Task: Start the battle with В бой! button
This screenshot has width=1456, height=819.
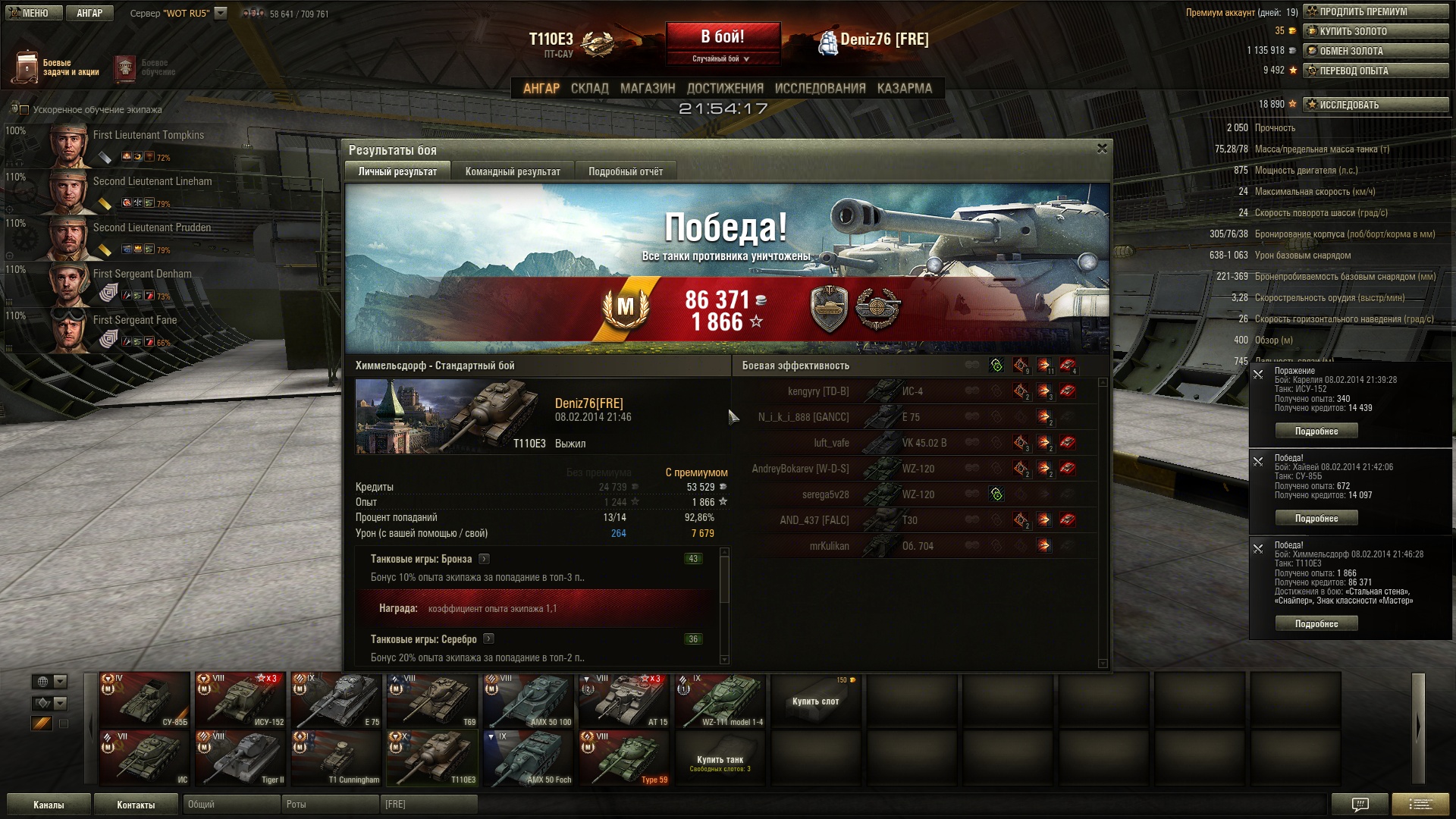Action: (723, 37)
